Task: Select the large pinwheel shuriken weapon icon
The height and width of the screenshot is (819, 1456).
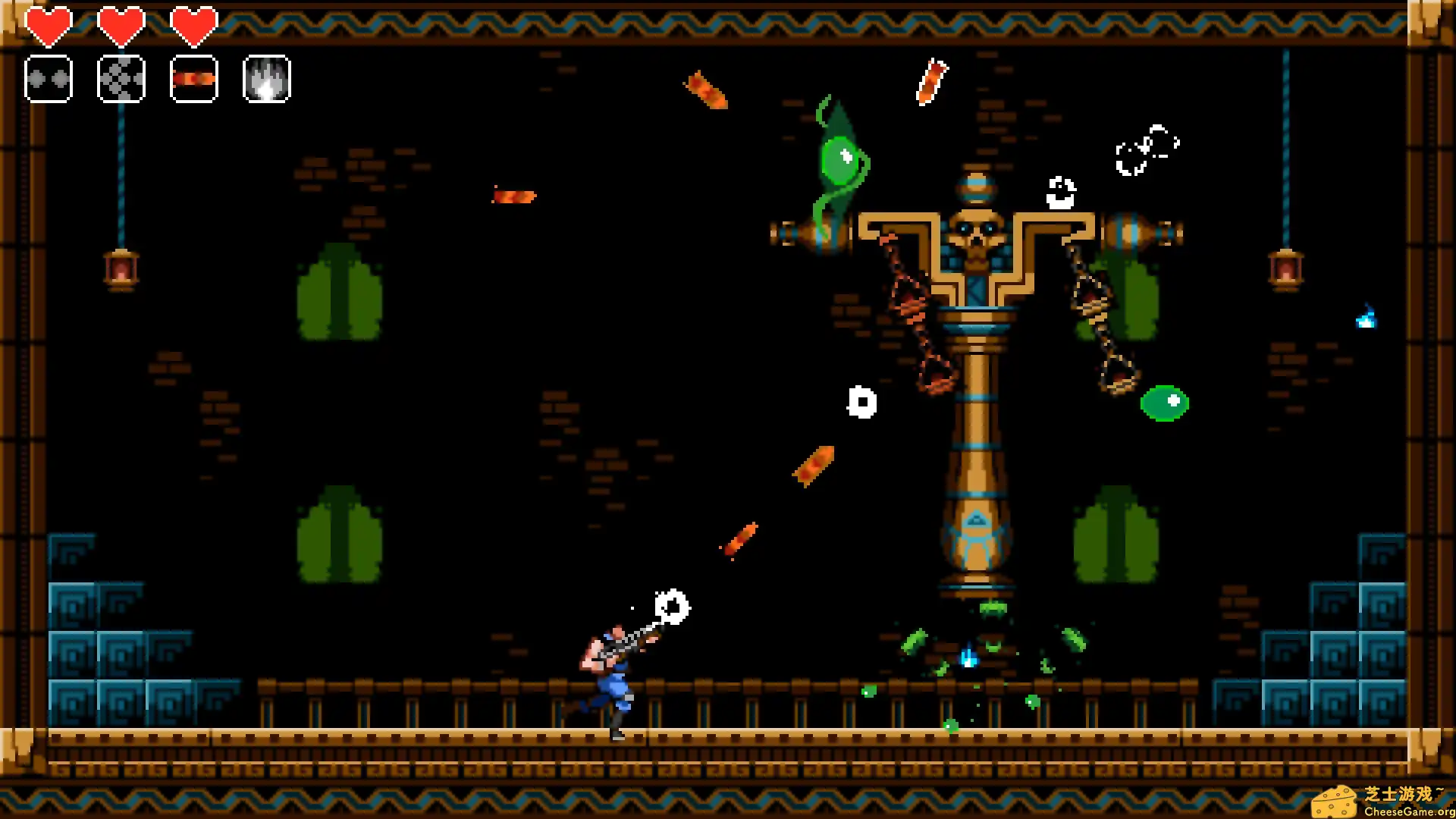Action: 121,80
